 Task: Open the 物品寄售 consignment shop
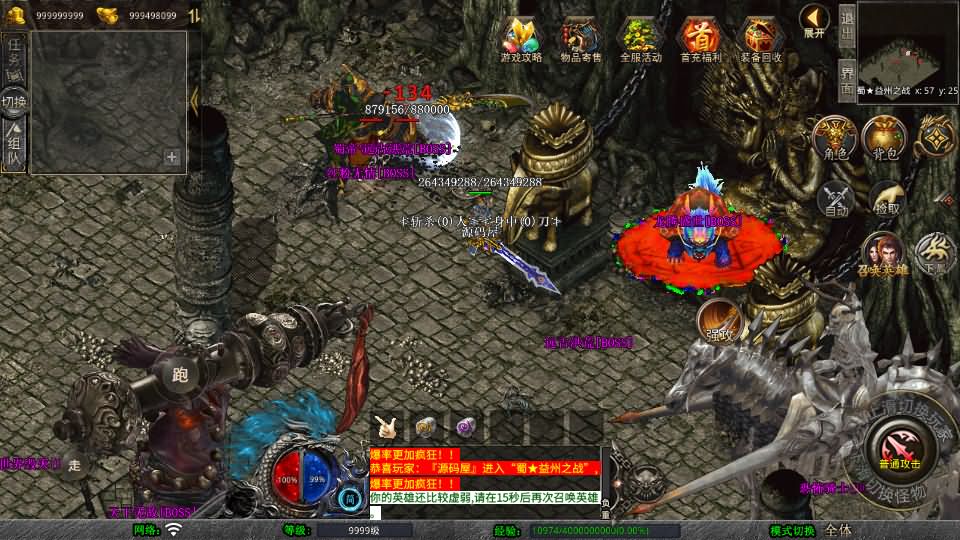coord(581,39)
